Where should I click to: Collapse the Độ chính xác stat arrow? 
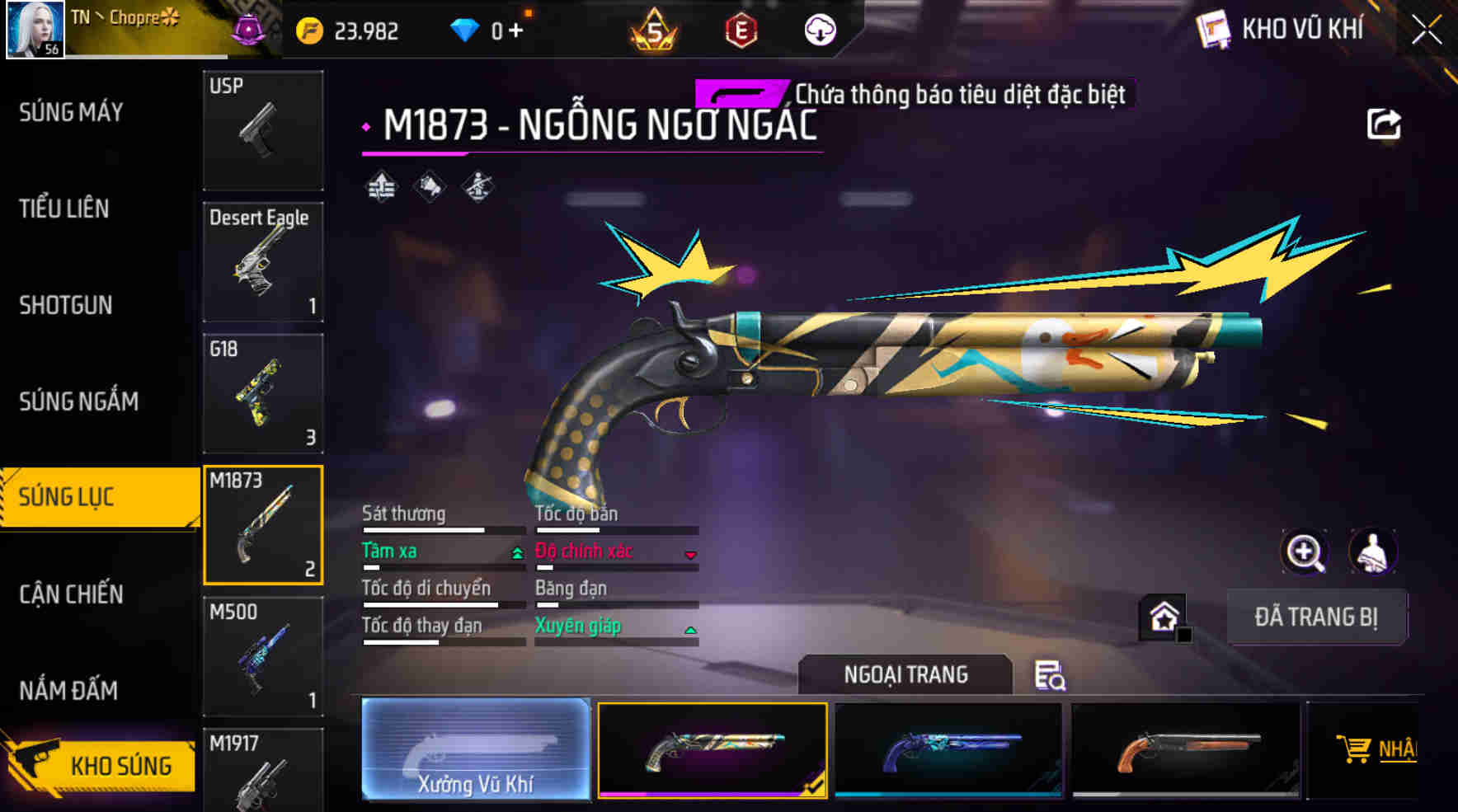click(691, 556)
